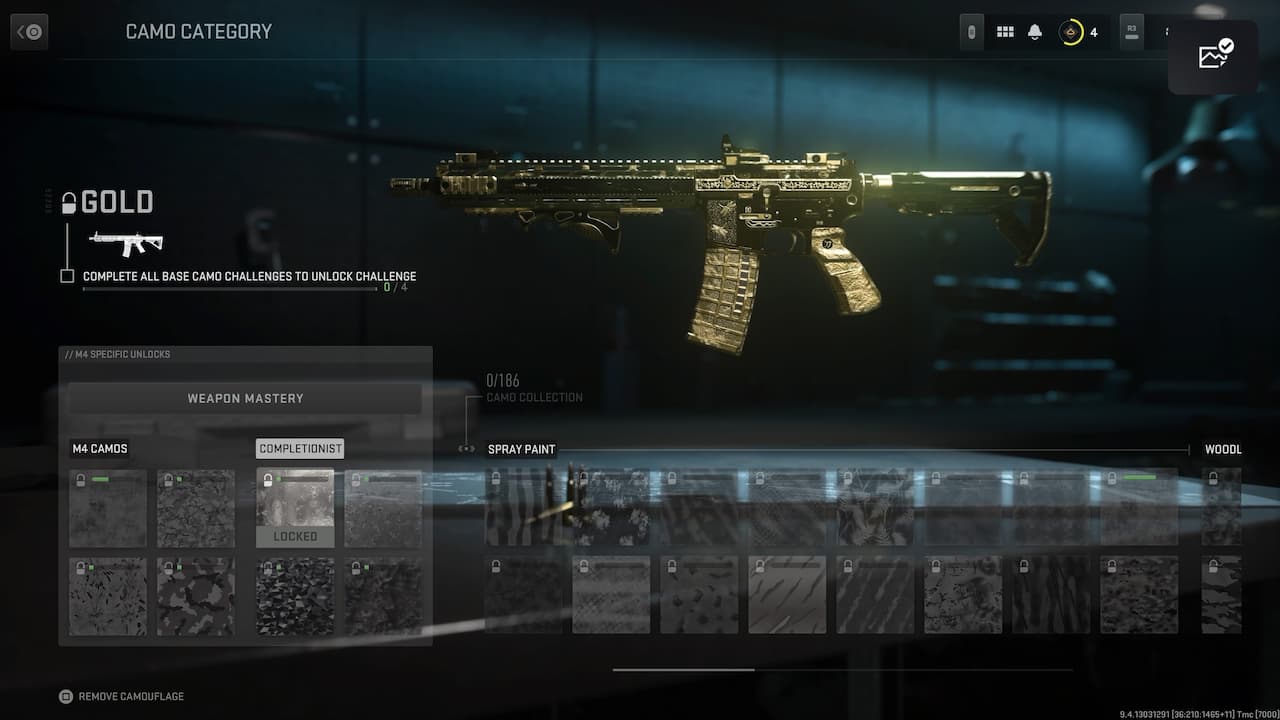Click the remove camouflage option
The height and width of the screenshot is (720, 1280).
(122, 696)
